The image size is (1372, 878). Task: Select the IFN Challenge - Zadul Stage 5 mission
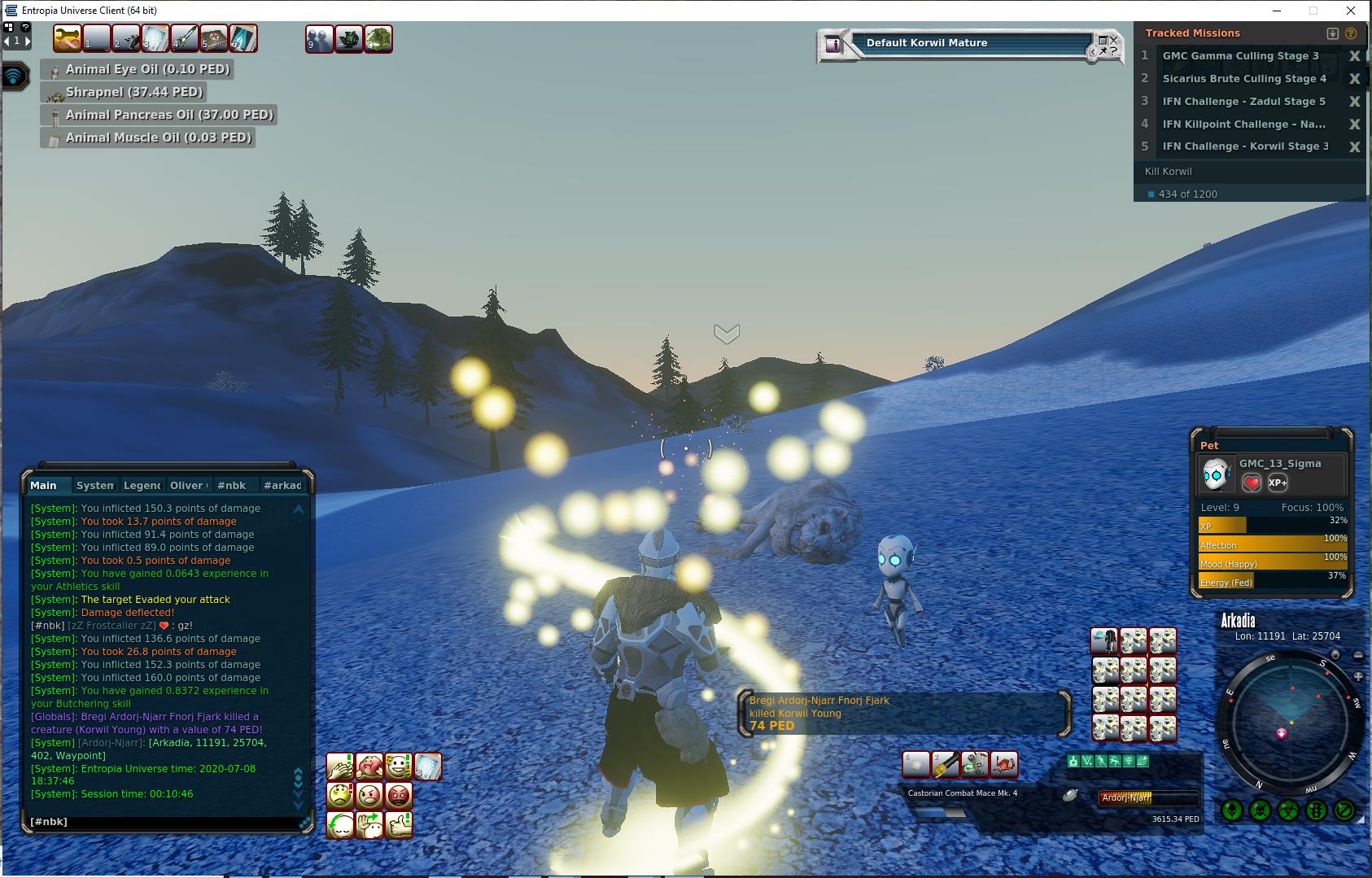click(x=1243, y=102)
